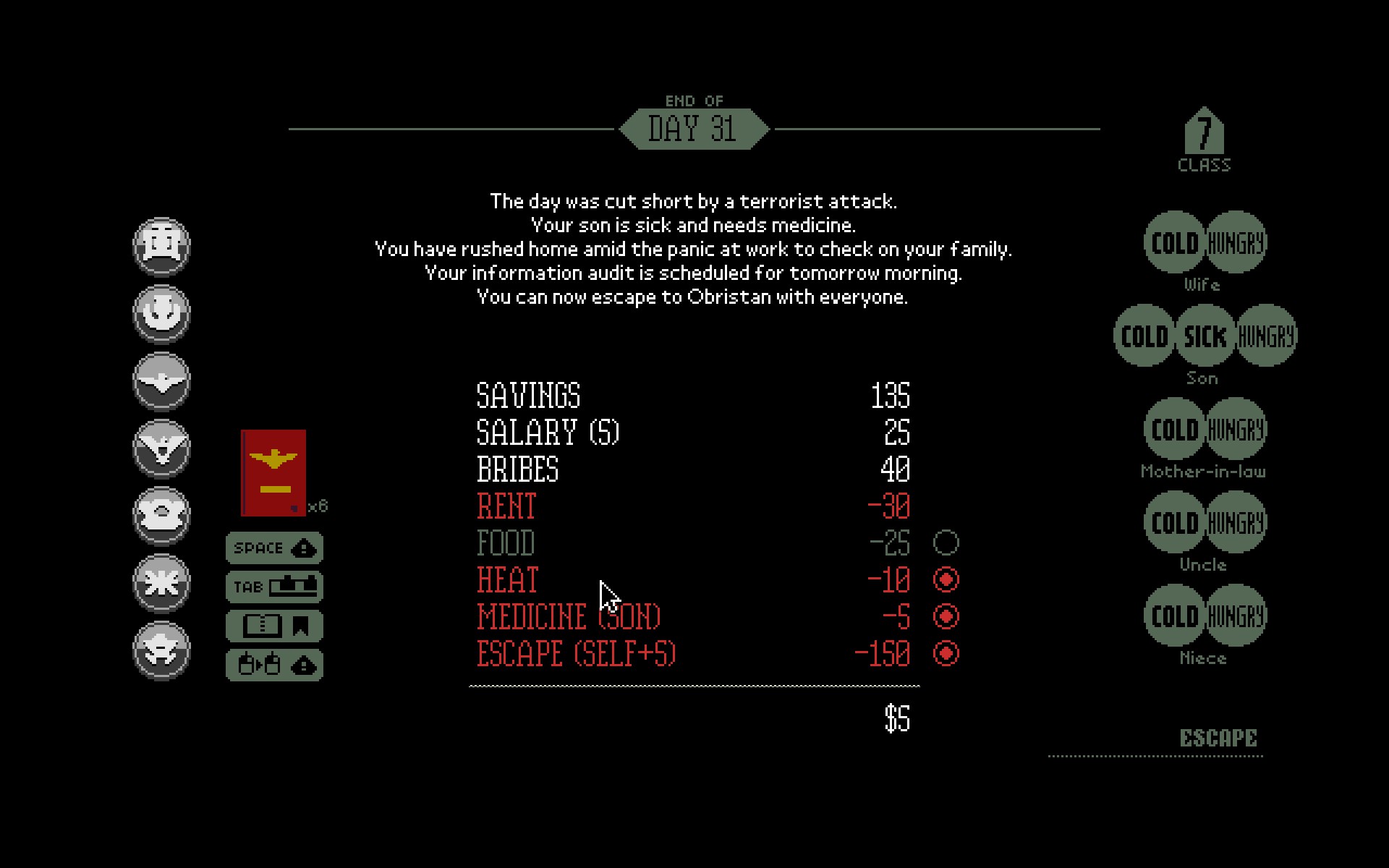
Task: Click the asterisk-shaped crest icon
Action: point(162,583)
